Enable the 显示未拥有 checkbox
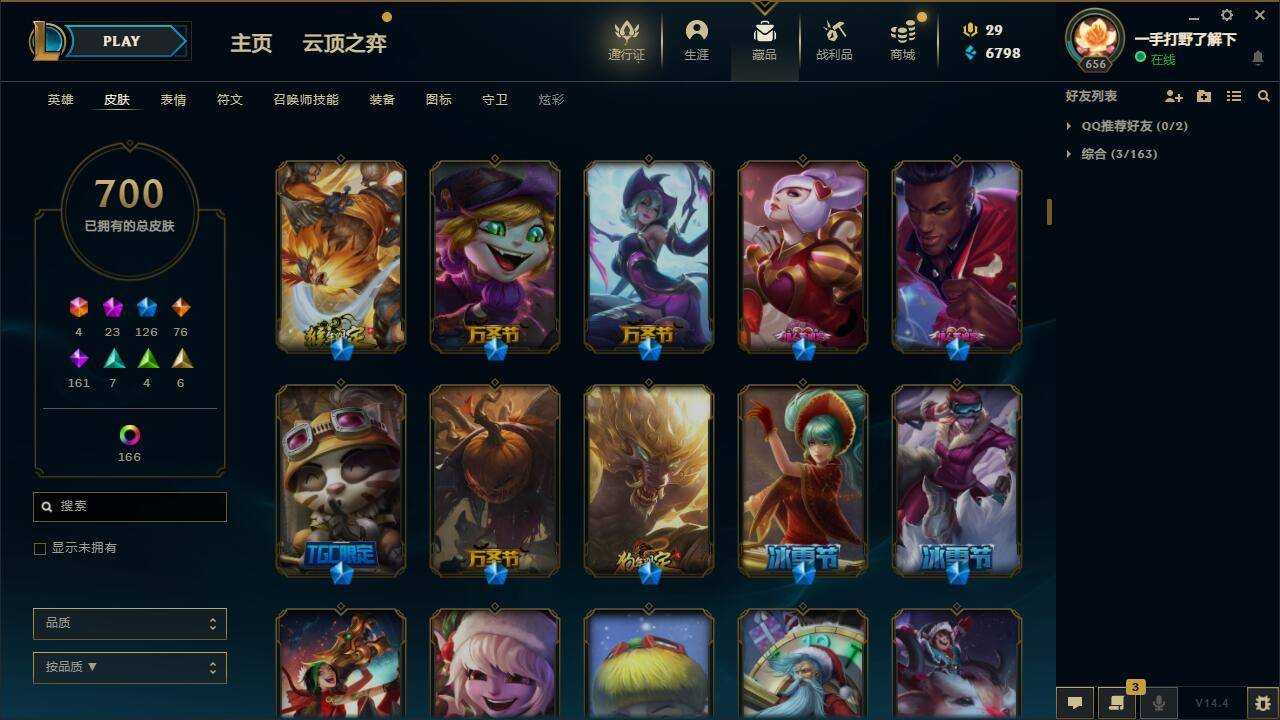The height and width of the screenshot is (720, 1280). click(39, 548)
